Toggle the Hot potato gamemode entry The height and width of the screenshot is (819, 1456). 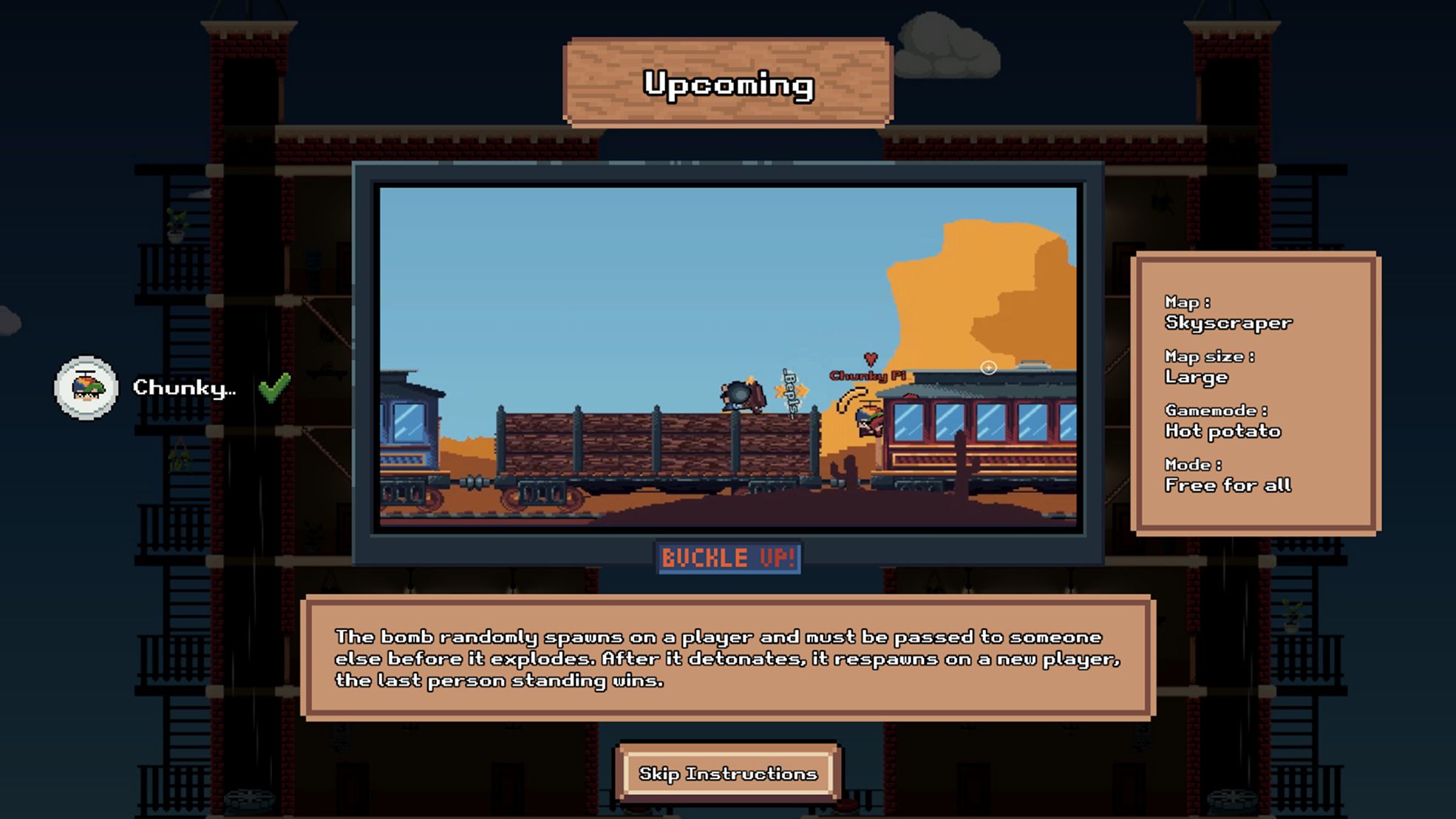click(x=1222, y=432)
